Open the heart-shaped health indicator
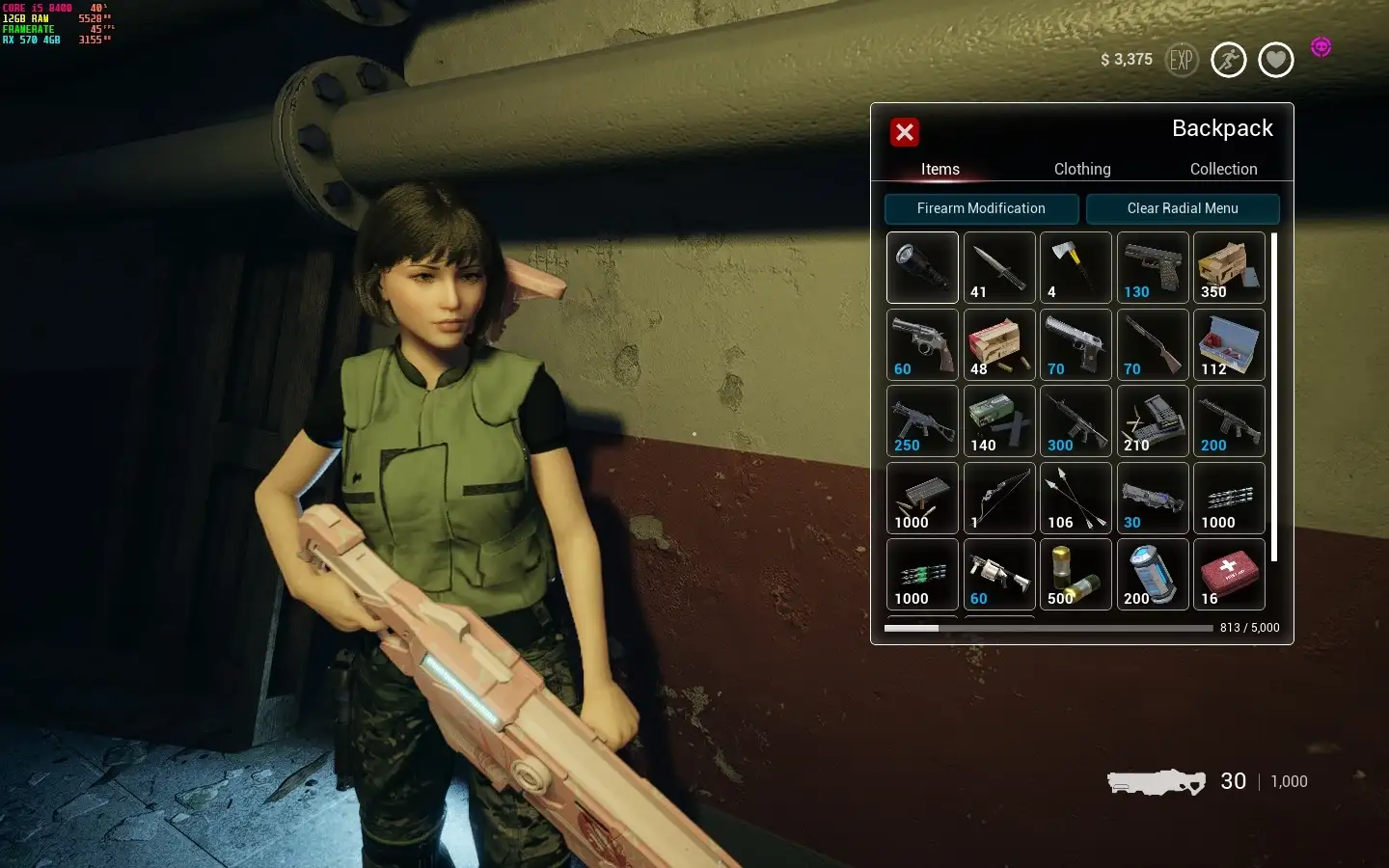This screenshot has height=868, width=1389. click(x=1275, y=59)
